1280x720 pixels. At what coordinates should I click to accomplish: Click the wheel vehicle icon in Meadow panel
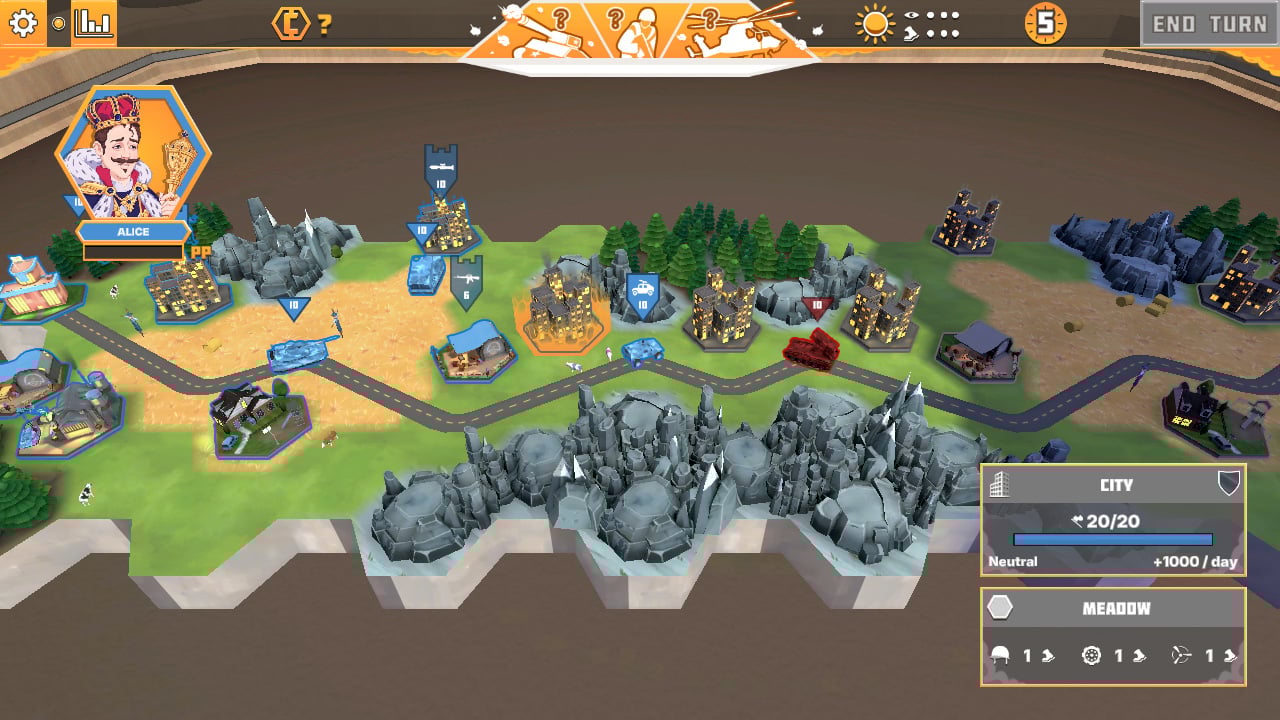pos(1090,655)
